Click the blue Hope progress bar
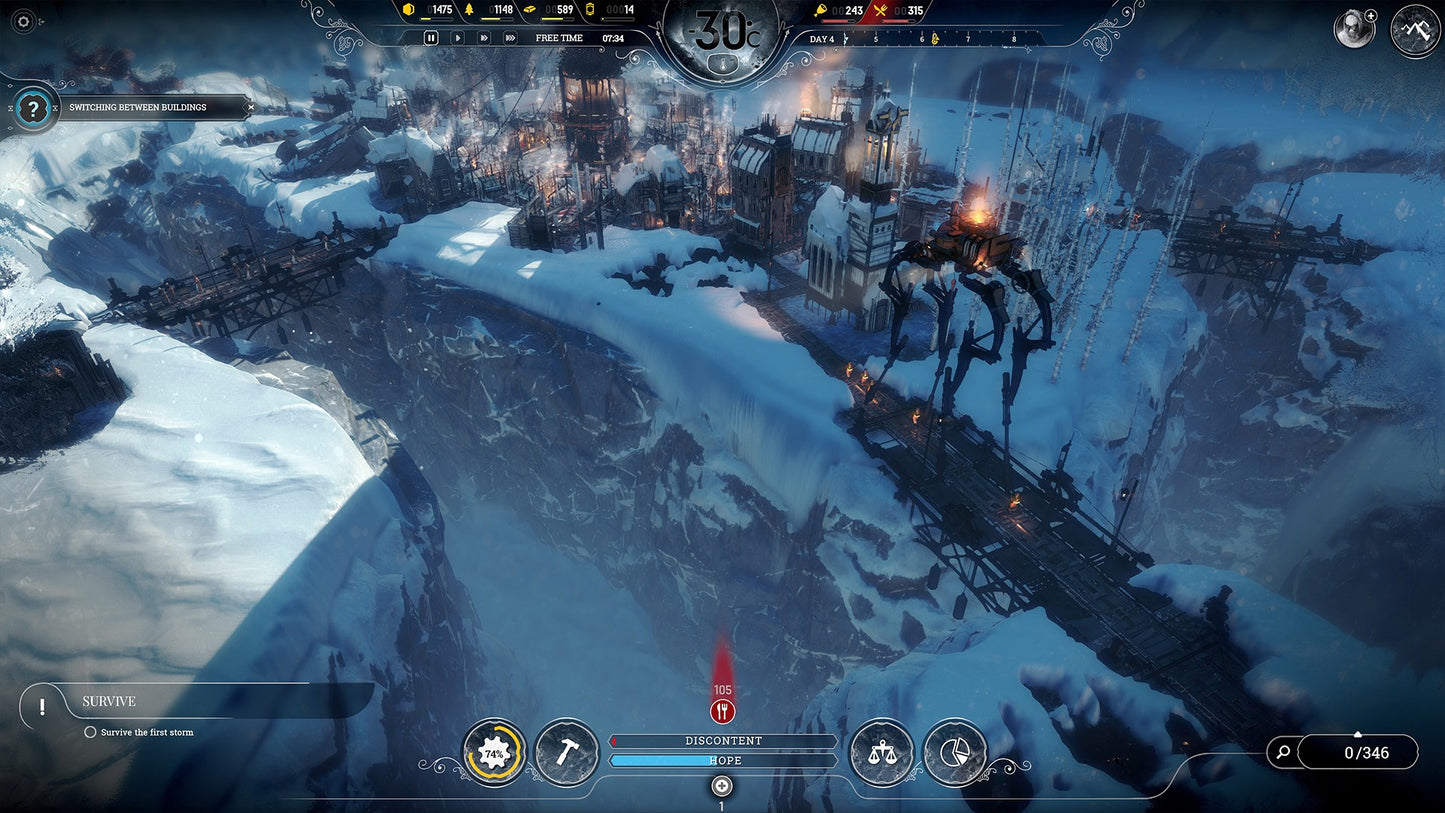 click(722, 760)
